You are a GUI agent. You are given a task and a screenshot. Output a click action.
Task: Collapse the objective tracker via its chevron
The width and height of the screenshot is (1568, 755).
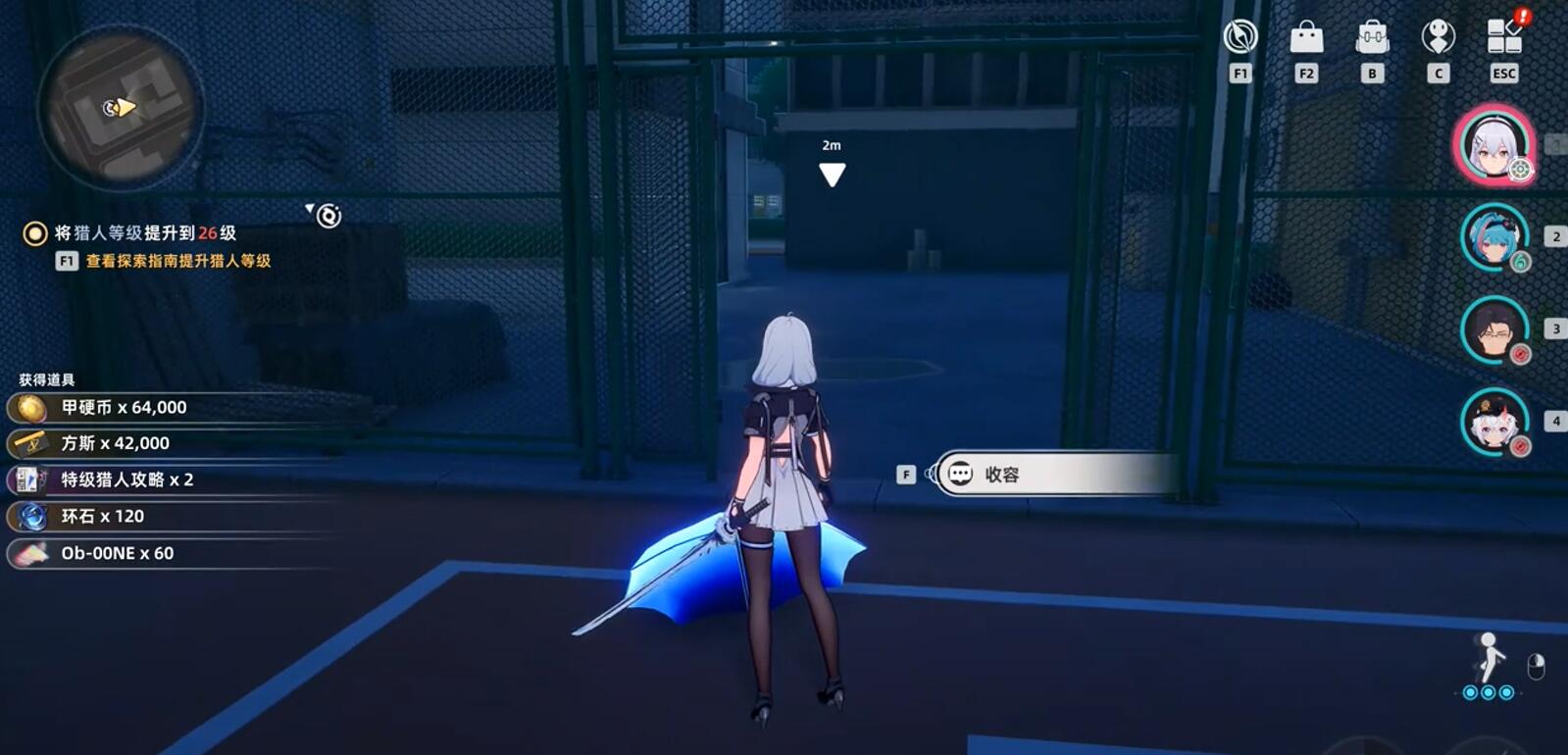point(311,208)
